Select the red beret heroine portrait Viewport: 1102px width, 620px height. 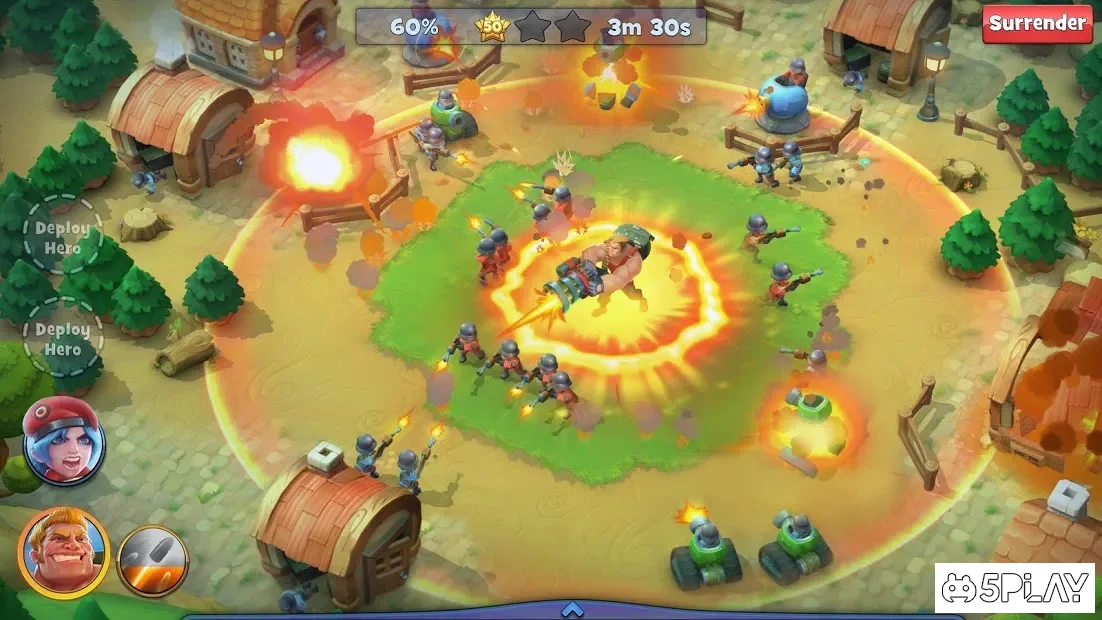pyautogui.click(x=63, y=441)
